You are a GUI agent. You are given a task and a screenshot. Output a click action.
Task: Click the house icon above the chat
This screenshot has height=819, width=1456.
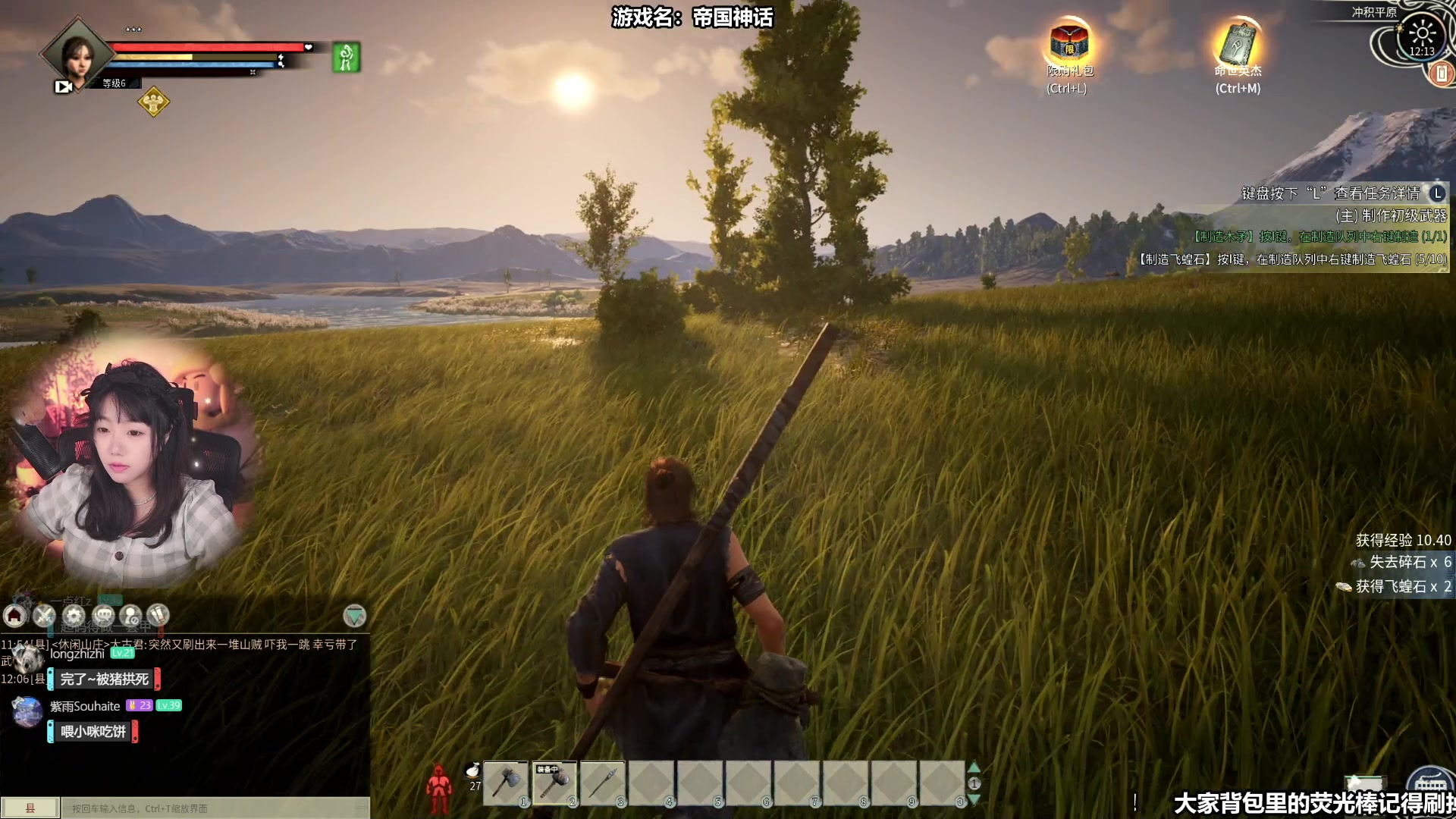click(x=15, y=616)
